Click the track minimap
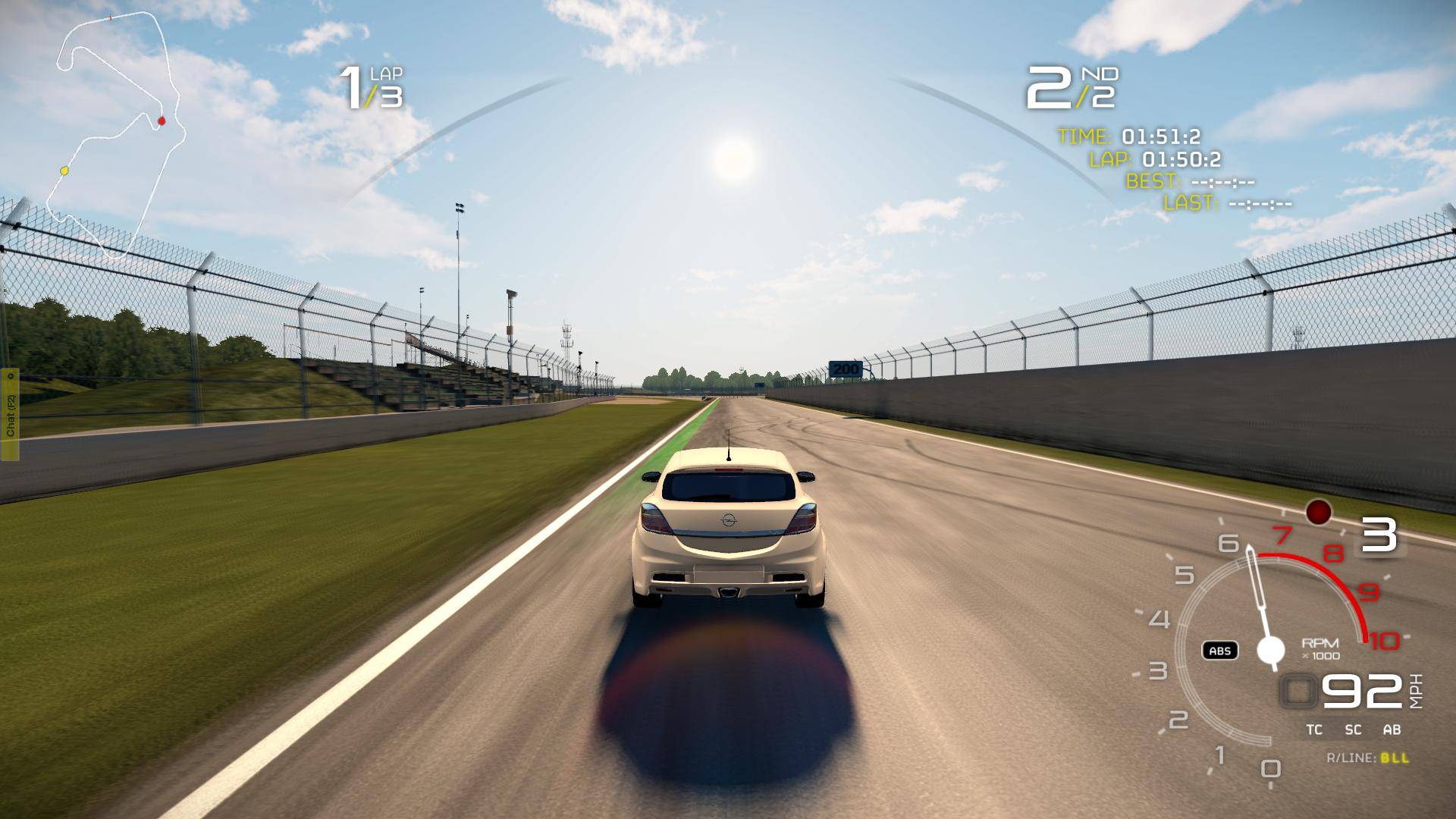The height and width of the screenshot is (819, 1456). click(118, 133)
